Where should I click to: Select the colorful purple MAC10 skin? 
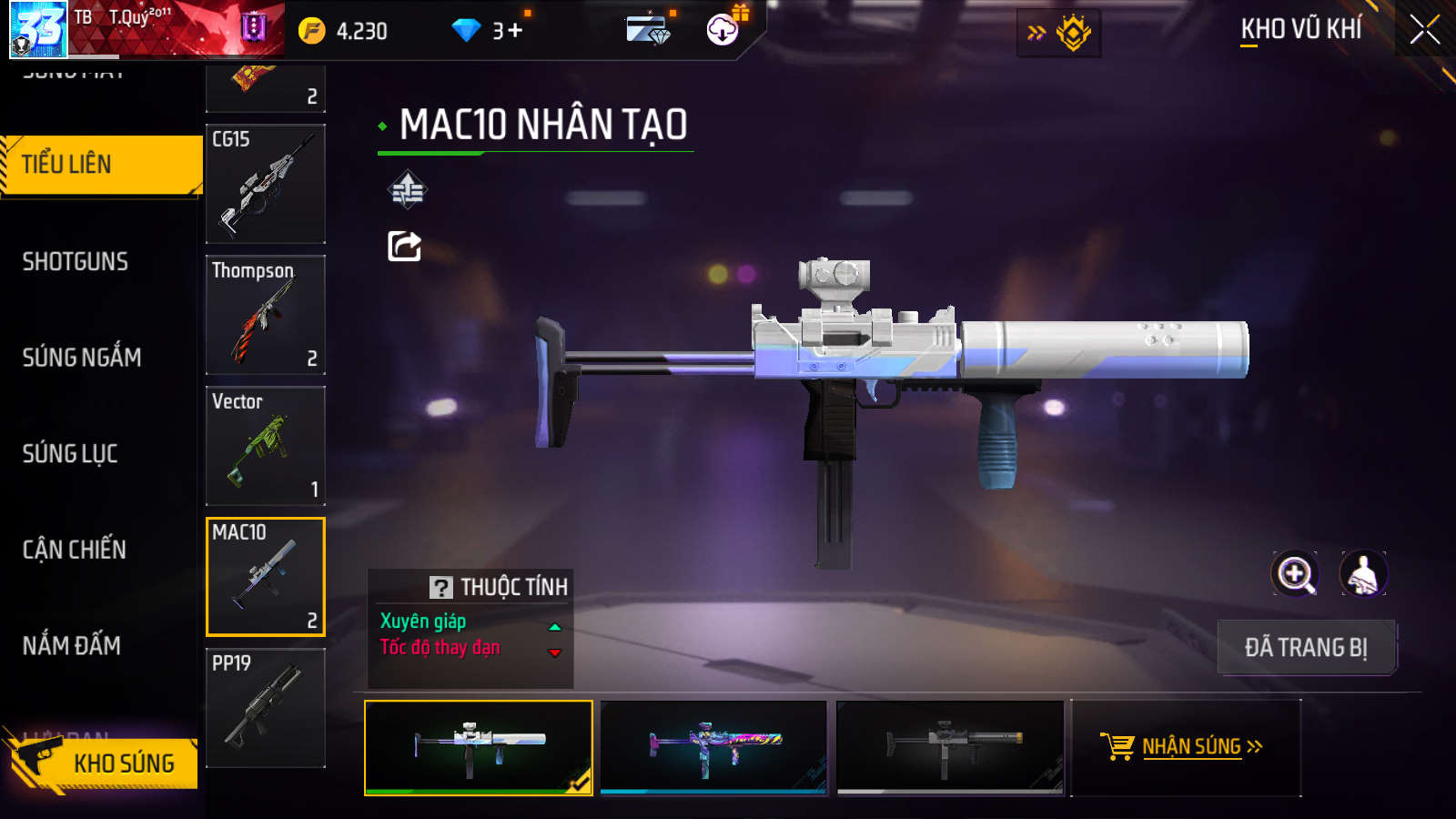pyautogui.click(x=713, y=747)
